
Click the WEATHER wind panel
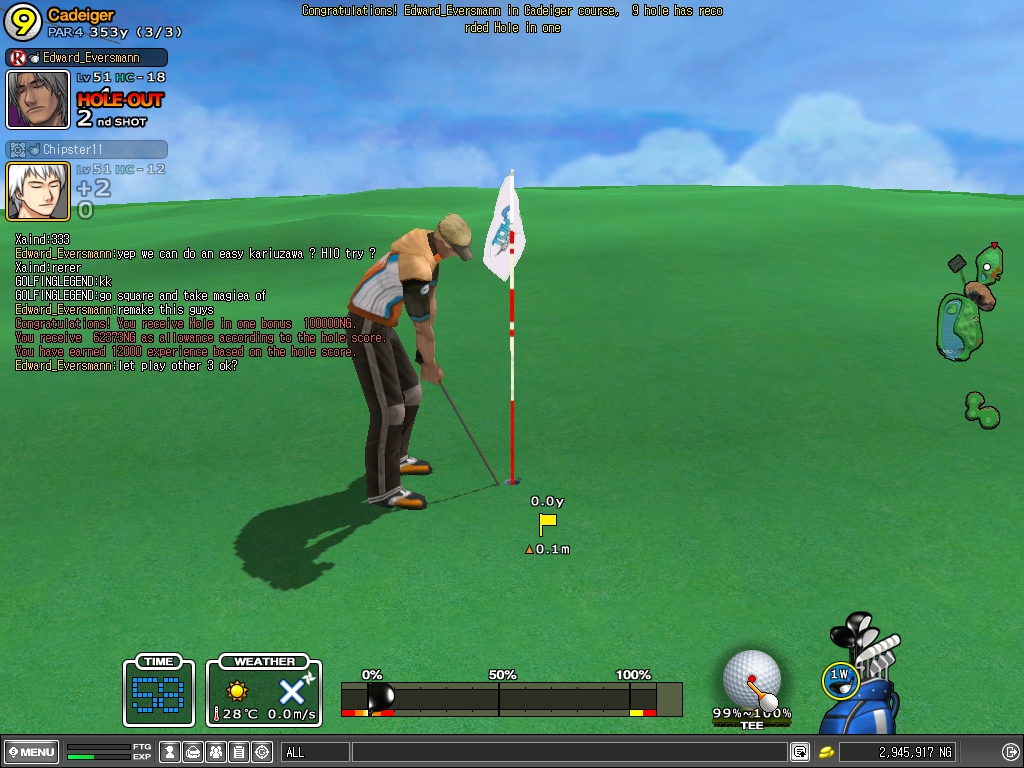[264, 690]
